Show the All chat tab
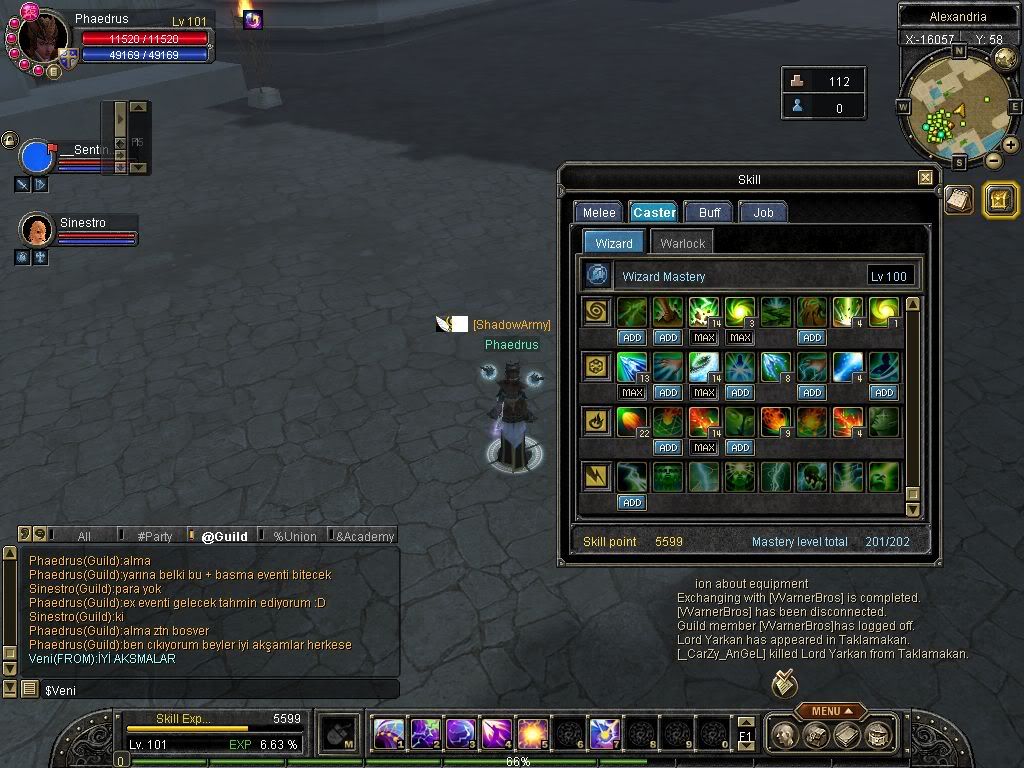The height and width of the screenshot is (768, 1024). pyautogui.click(x=84, y=536)
